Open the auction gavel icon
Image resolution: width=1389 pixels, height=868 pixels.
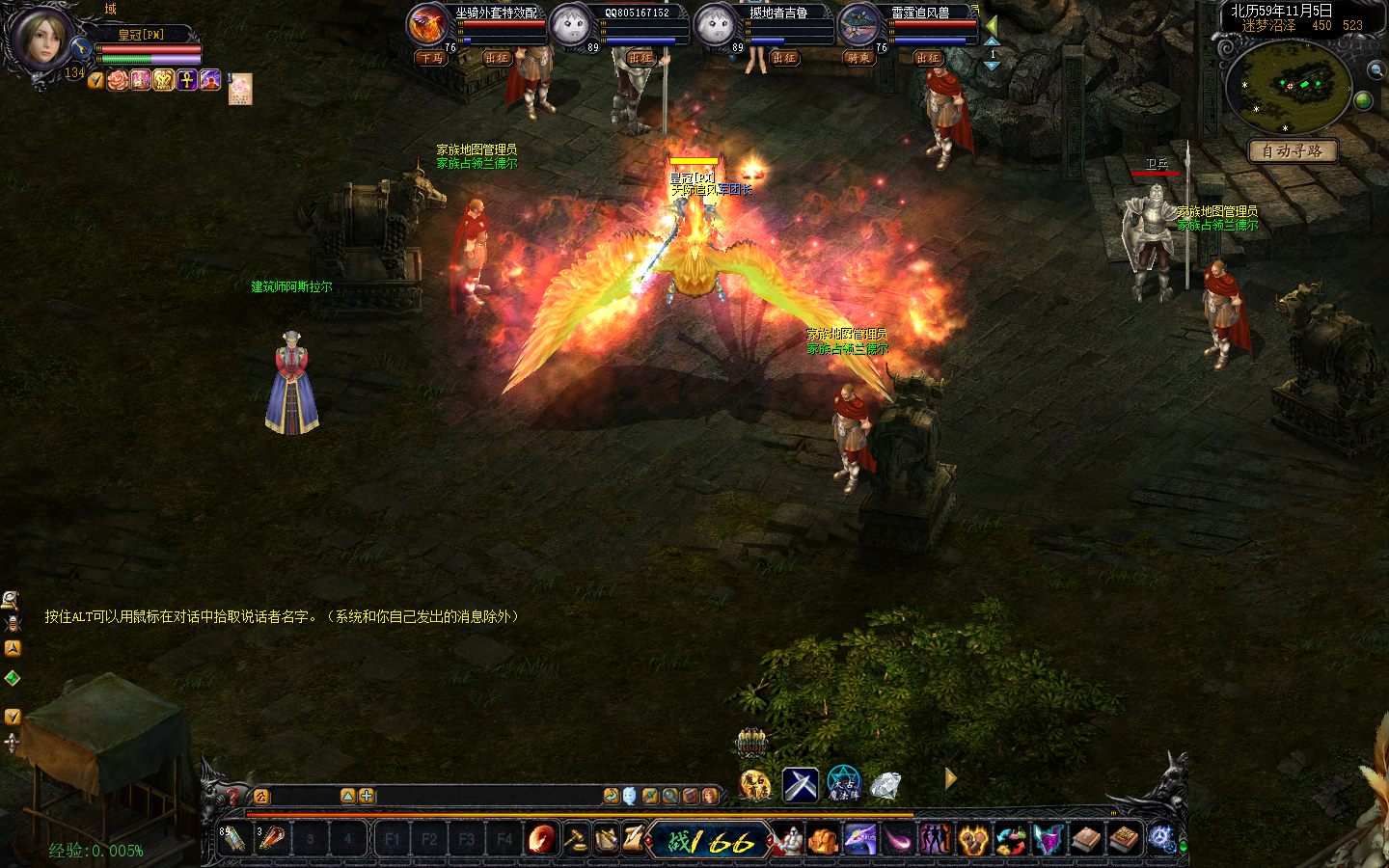(x=576, y=839)
